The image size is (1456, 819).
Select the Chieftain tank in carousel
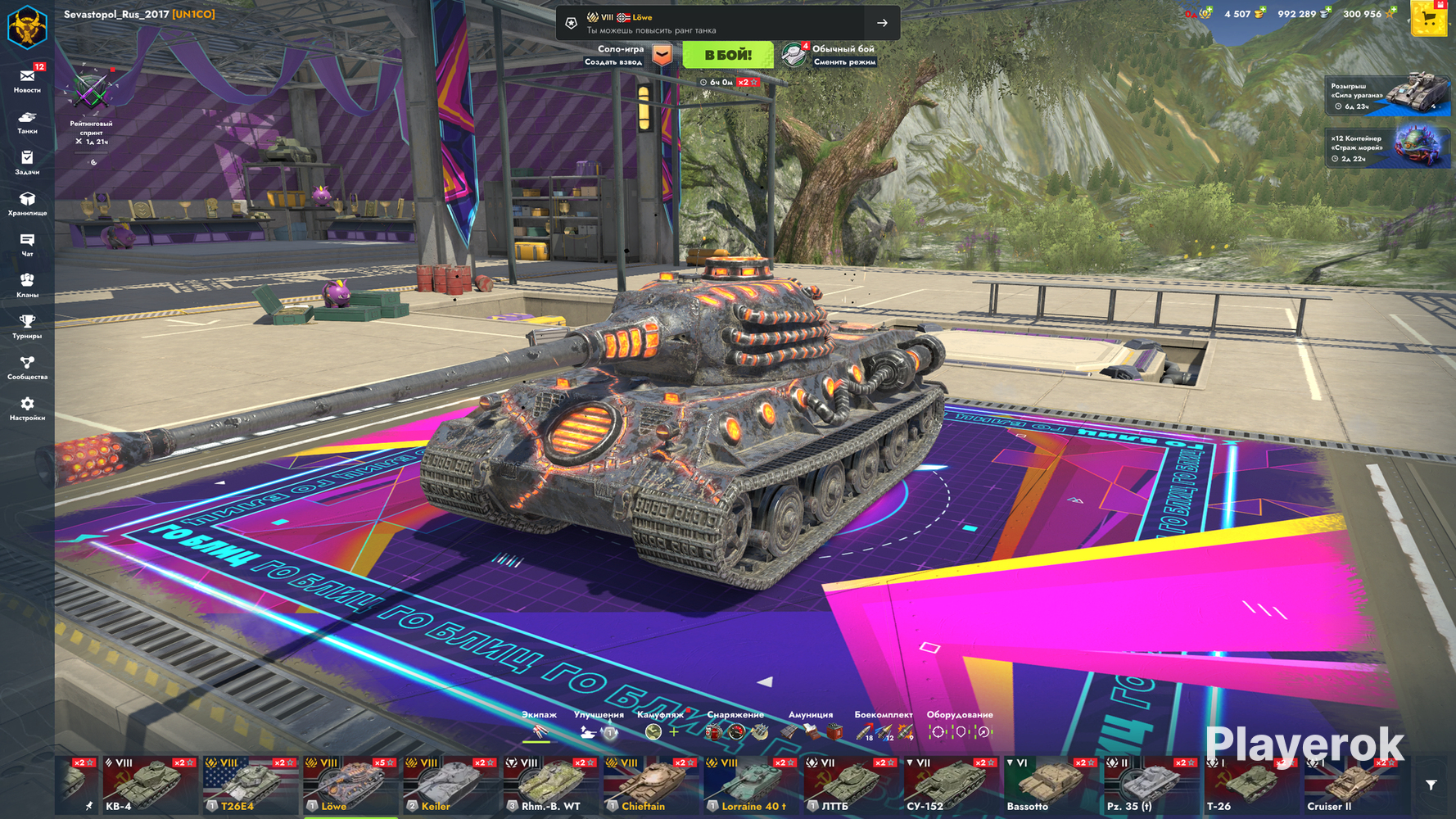tap(652, 785)
